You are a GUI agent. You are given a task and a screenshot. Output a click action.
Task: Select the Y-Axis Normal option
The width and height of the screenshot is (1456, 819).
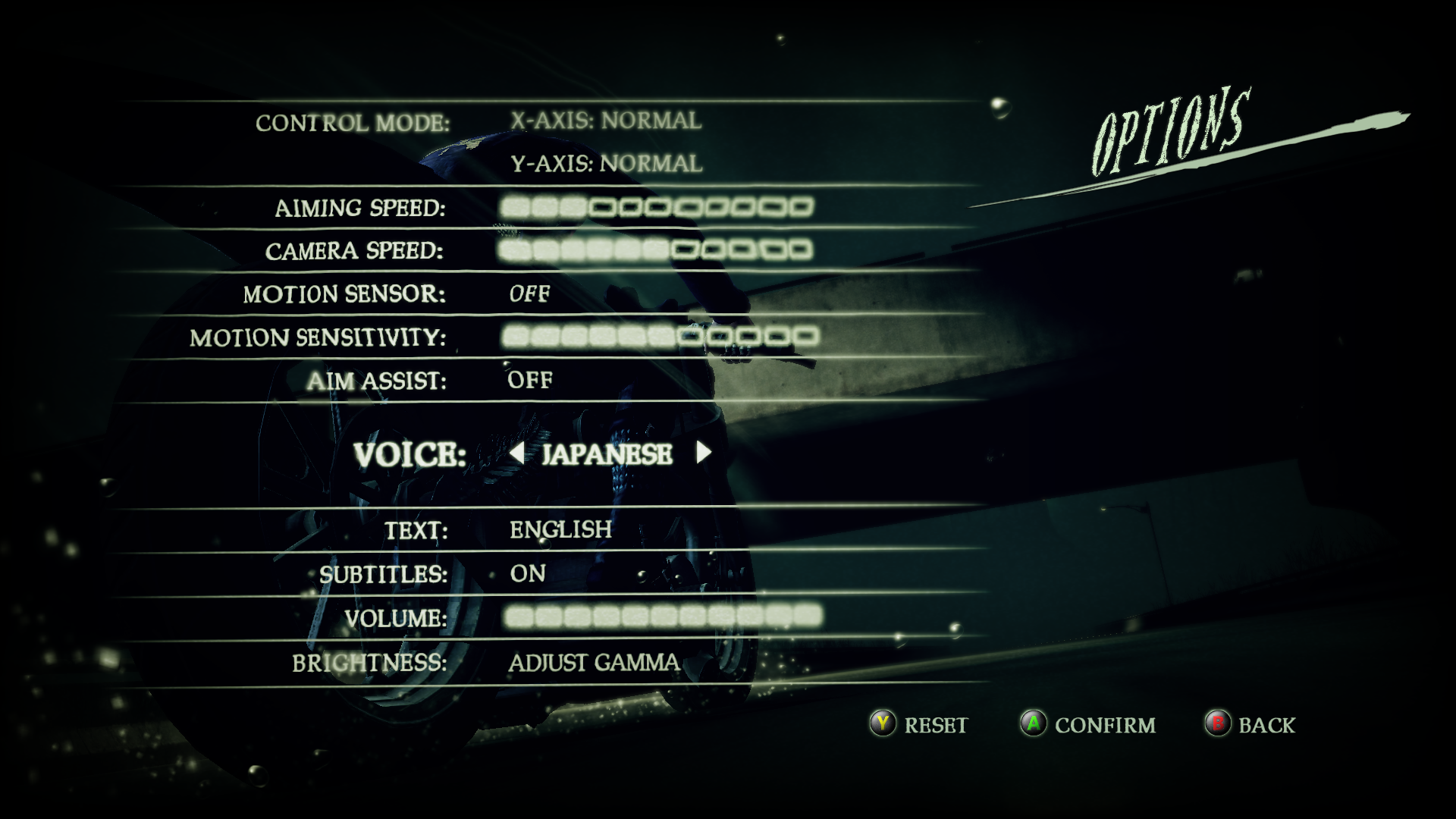[607, 162]
